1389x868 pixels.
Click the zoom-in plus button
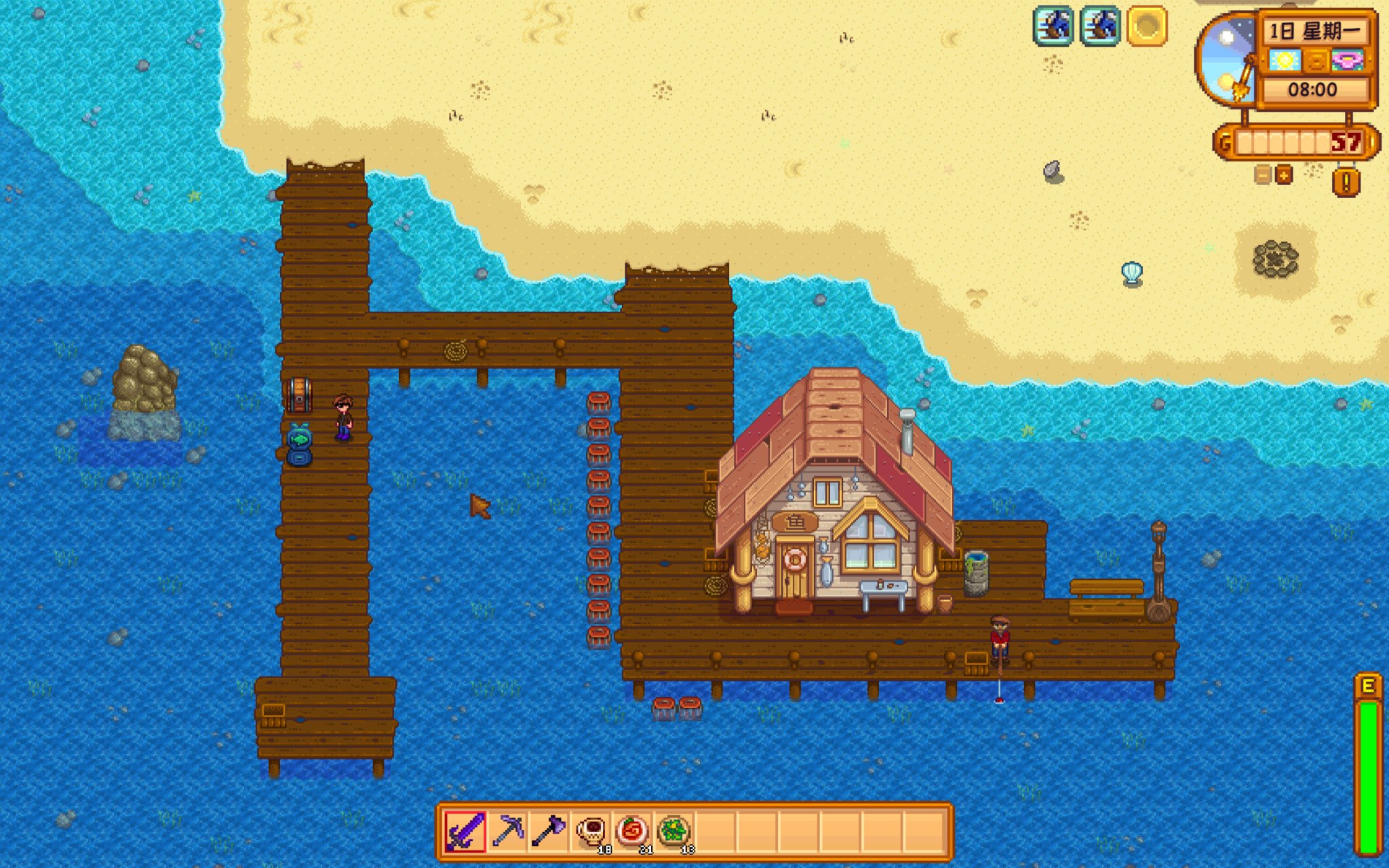(x=1284, y=175)
